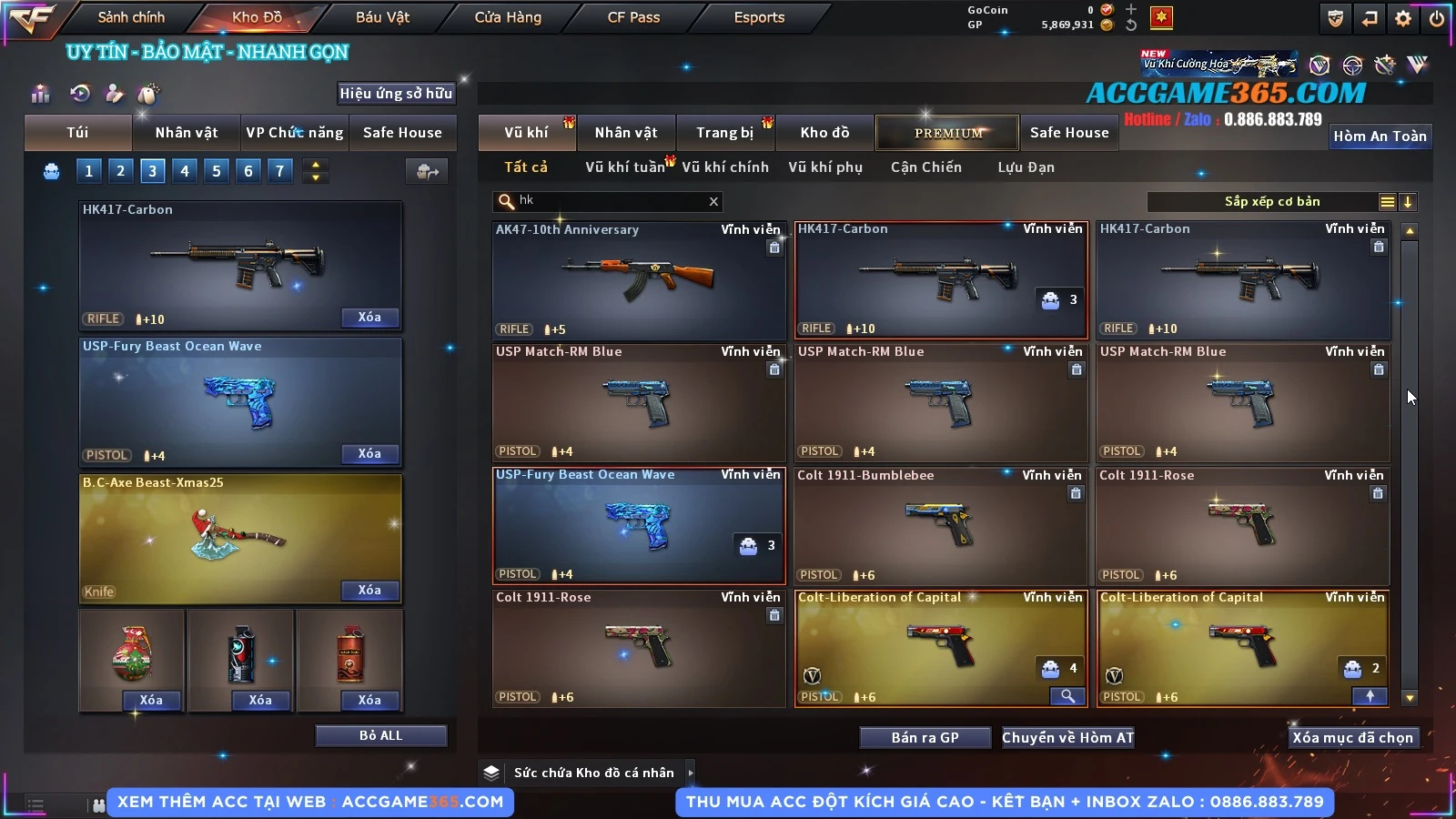Delete selection with Xóa mục đã chọn

[x=1352, y=737]
